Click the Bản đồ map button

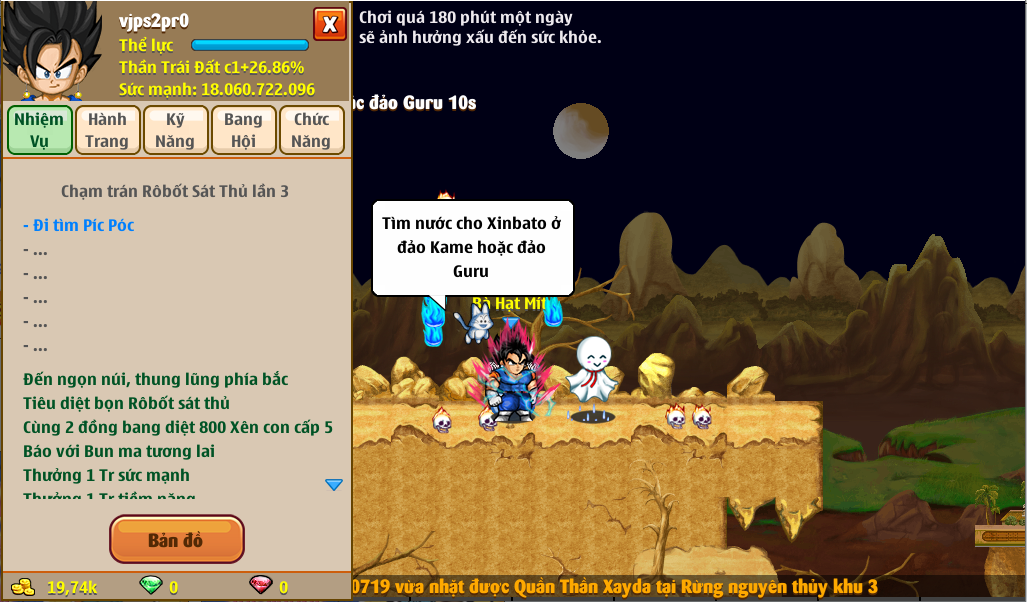click(176, 540)
